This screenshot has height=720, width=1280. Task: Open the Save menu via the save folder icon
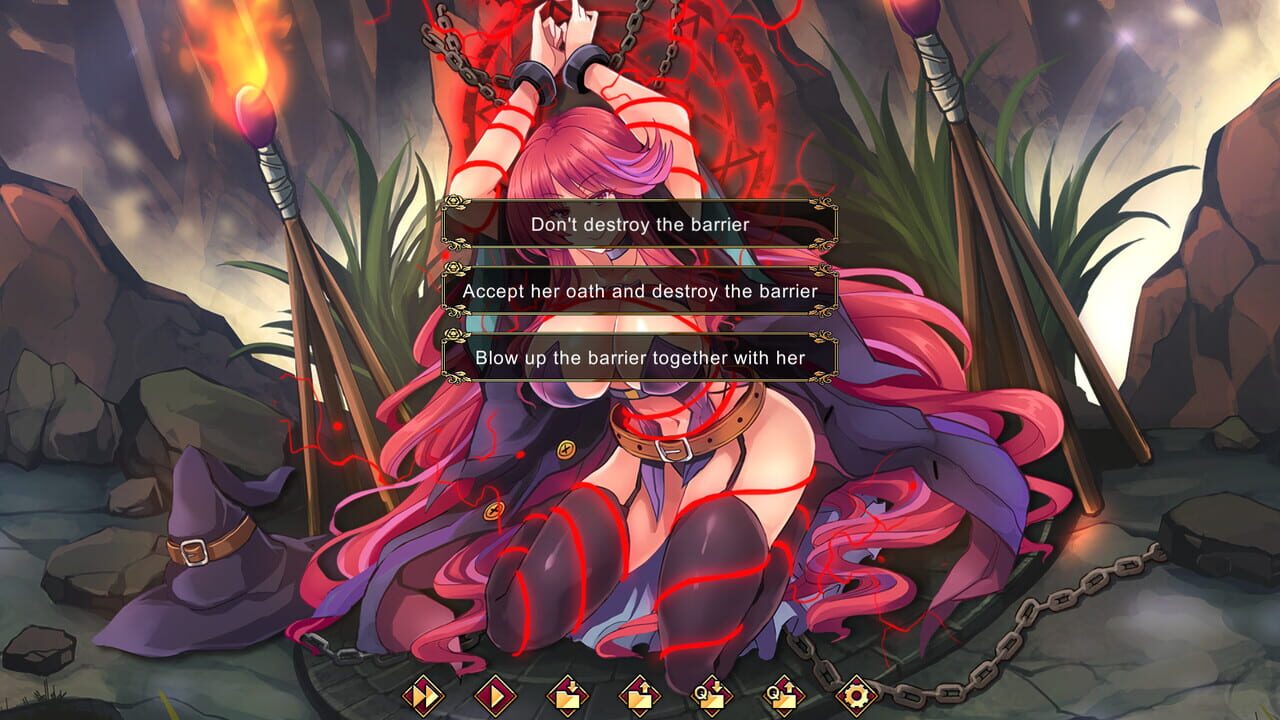coord(568,695)
